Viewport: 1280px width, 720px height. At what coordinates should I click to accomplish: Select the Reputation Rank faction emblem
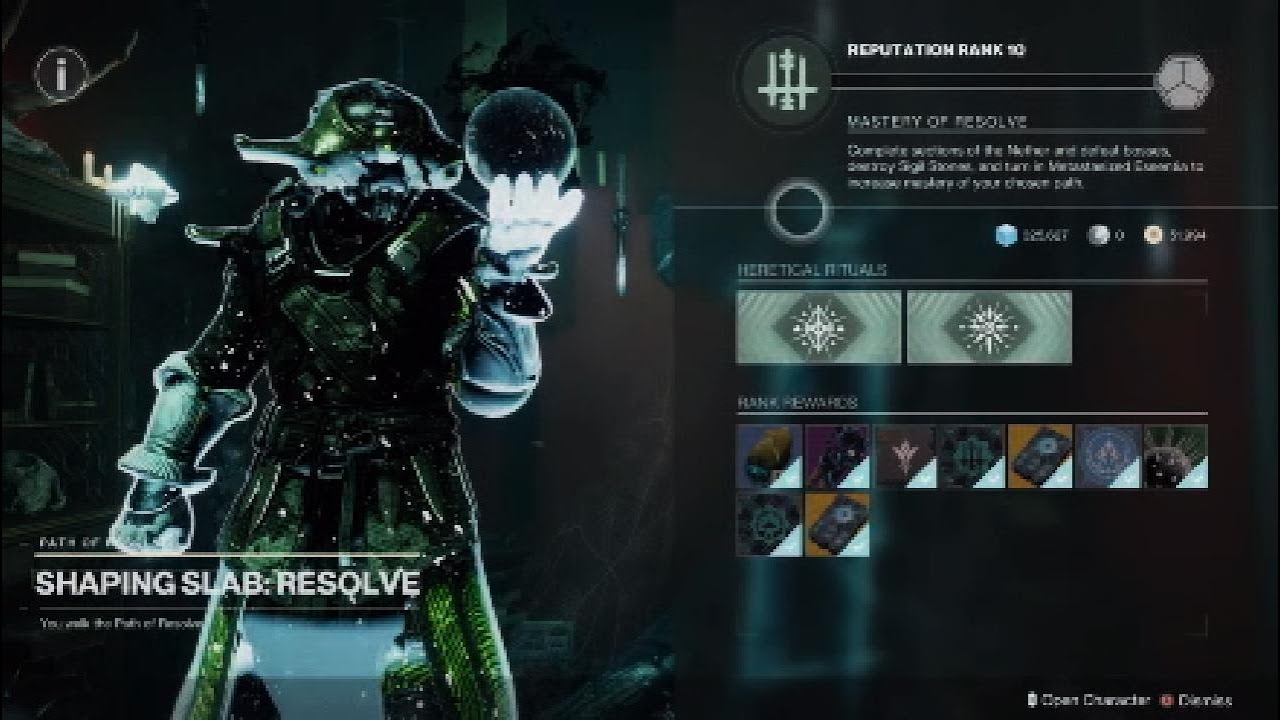783,82
